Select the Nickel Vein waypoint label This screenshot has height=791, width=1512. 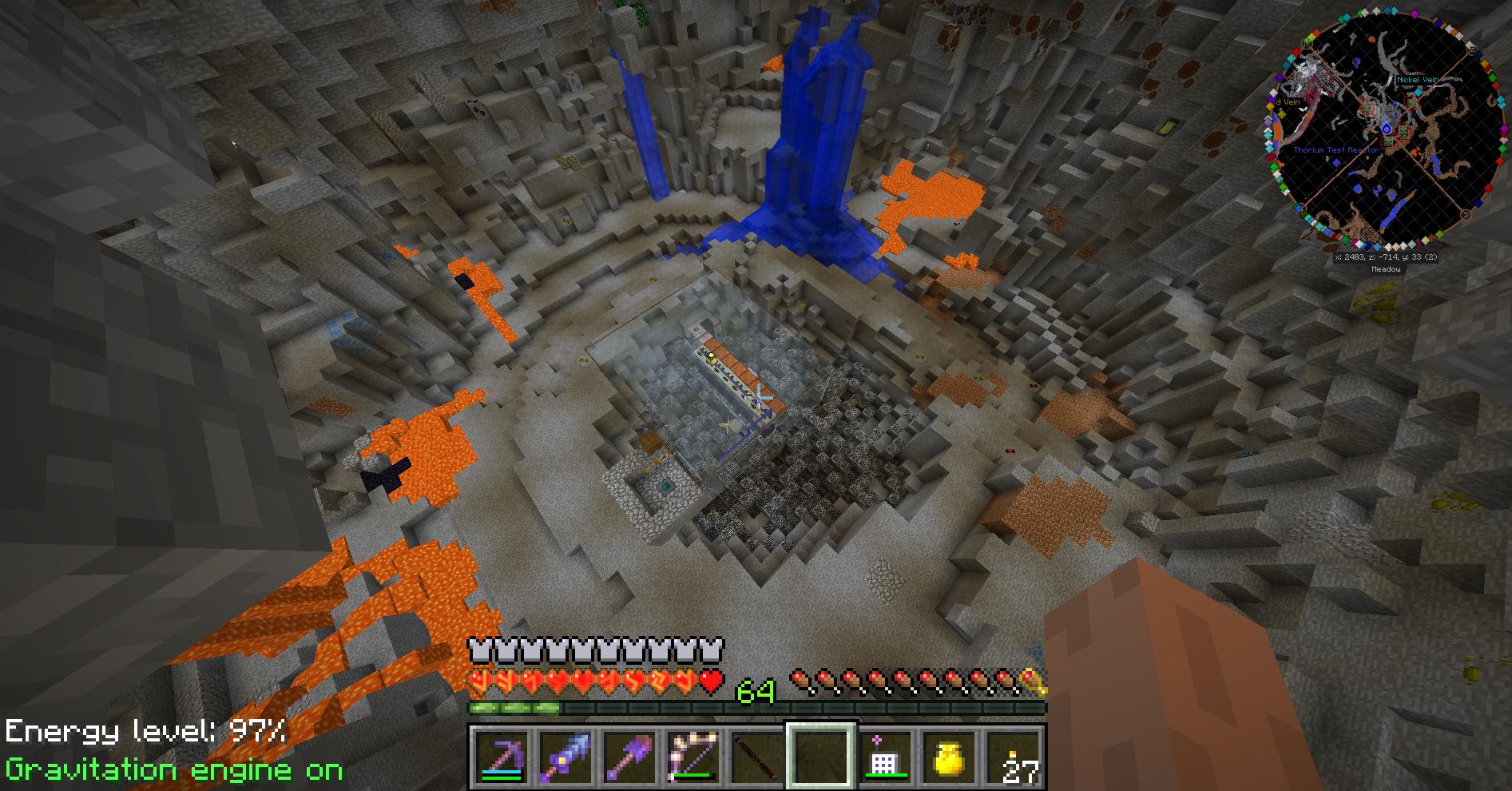coord(1417,80)
